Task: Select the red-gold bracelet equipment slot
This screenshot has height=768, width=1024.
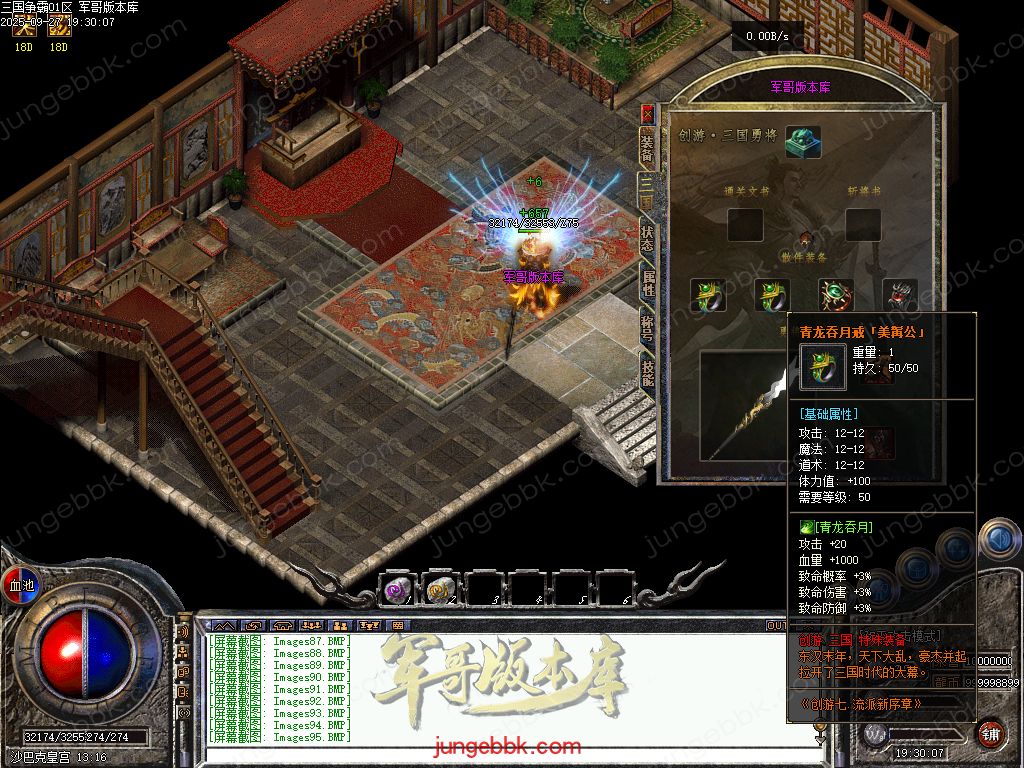Action: [835, 295]
